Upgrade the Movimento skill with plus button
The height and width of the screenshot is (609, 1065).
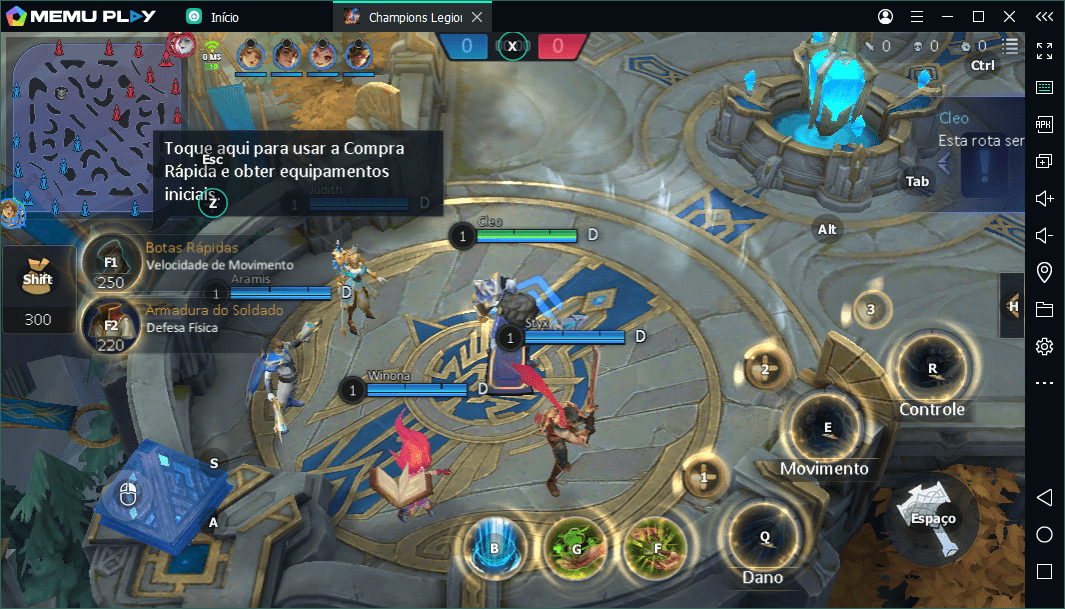pyautogui.click(x=765, y=369)
